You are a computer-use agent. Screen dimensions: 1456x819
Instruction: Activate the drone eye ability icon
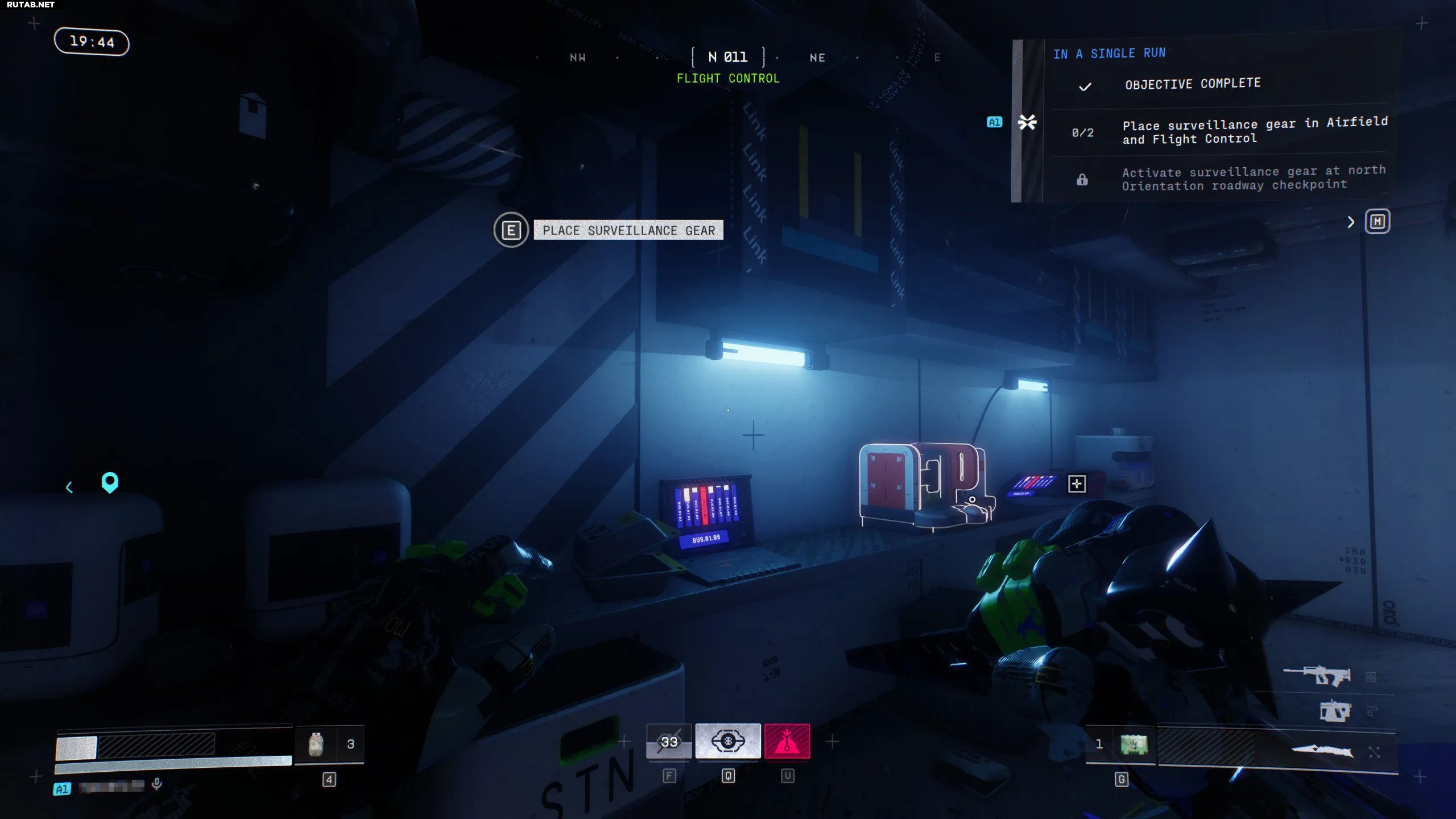tap(728, 741)
